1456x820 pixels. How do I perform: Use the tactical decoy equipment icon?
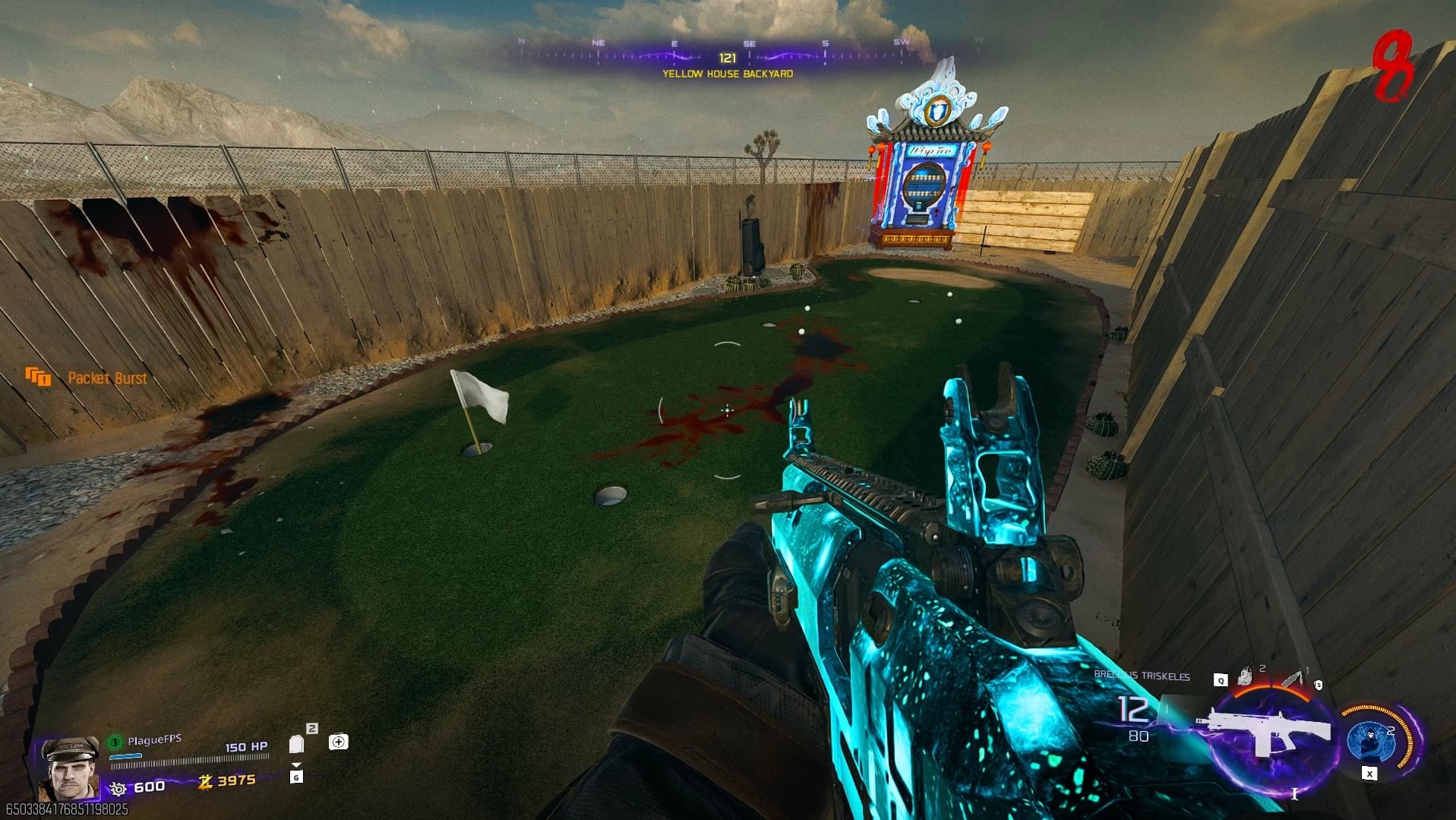point(1246,676)
